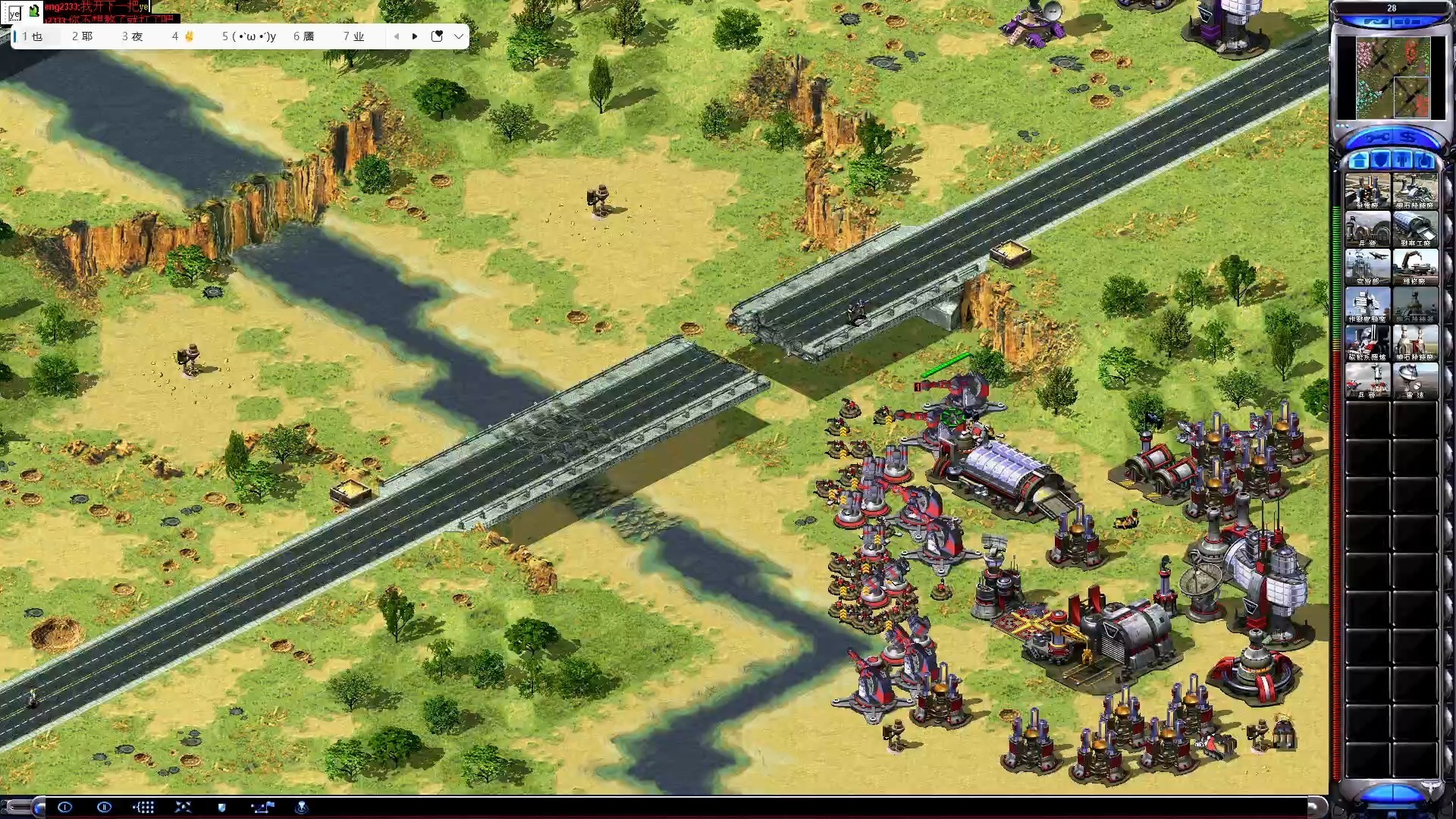Screen dimensions: 1456x819
Task: Activate the shield guard command
Action: [x=221, y=807]
